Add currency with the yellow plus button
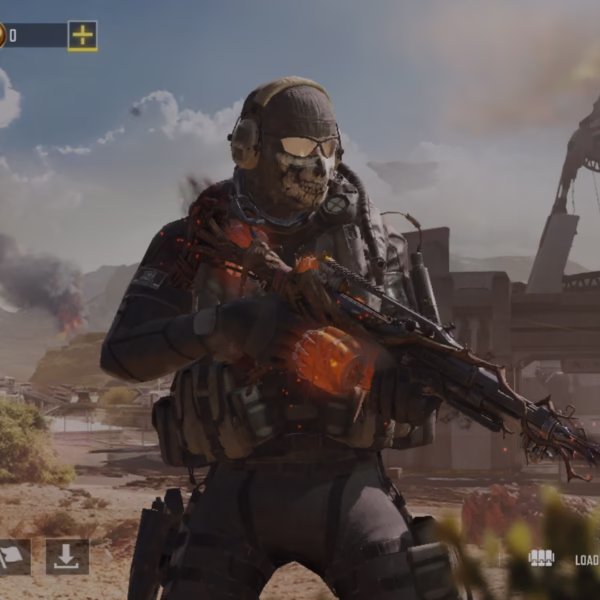600x600 pixels. [x=83, y=36]
